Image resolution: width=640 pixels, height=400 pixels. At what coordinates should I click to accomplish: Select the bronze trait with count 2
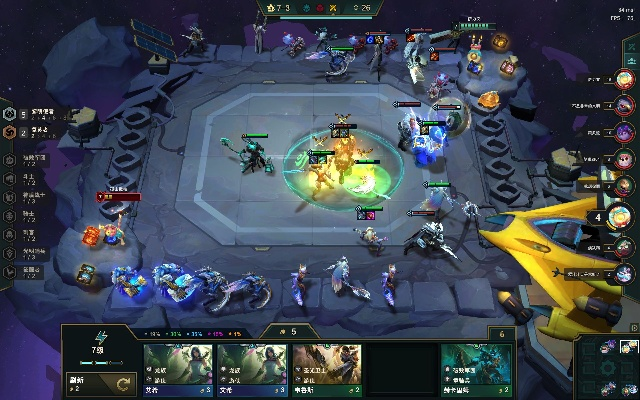pyautogui.click(x=12, y=133)
